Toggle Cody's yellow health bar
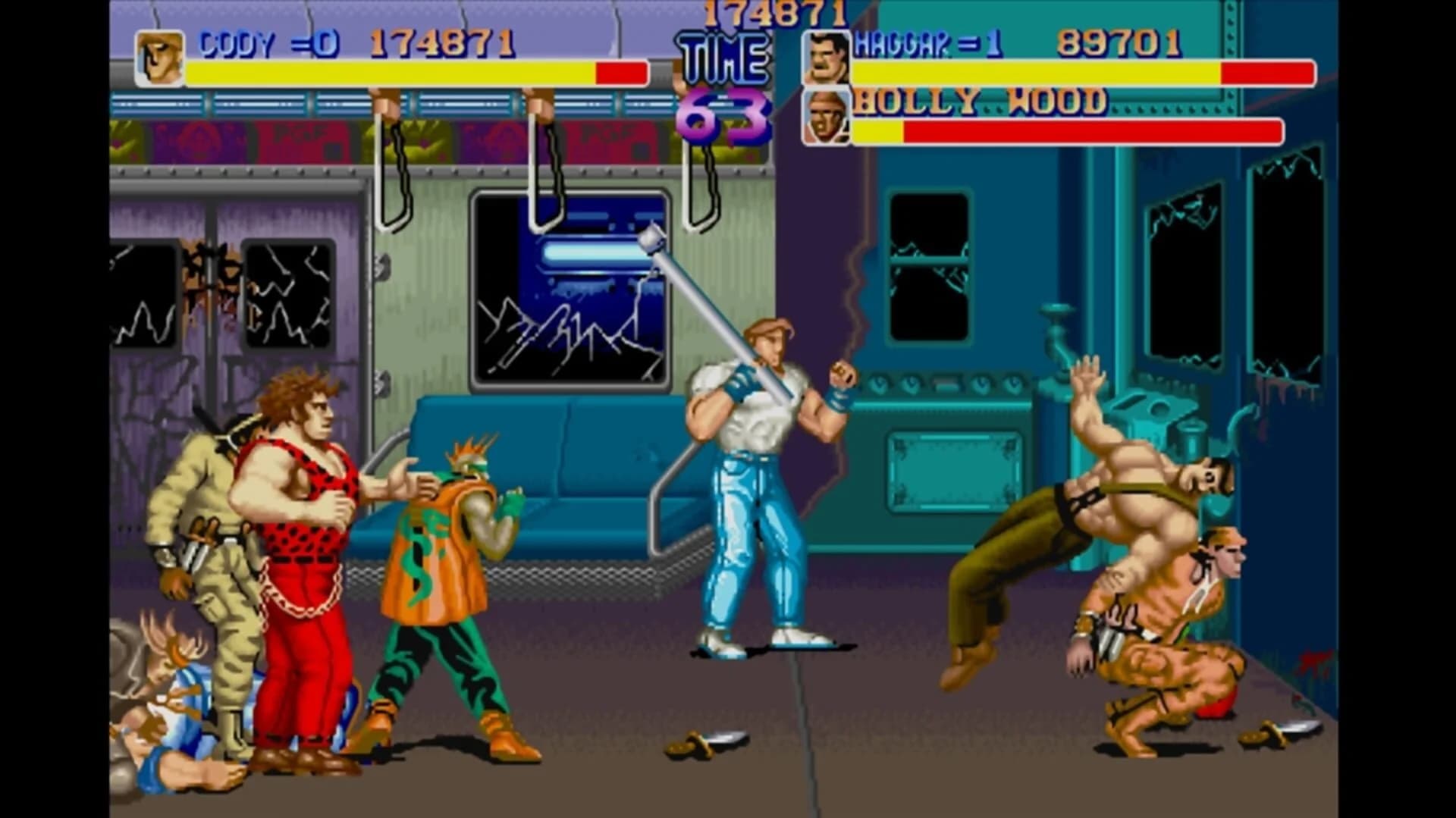 pyautogui.click(x=387, y=73)
